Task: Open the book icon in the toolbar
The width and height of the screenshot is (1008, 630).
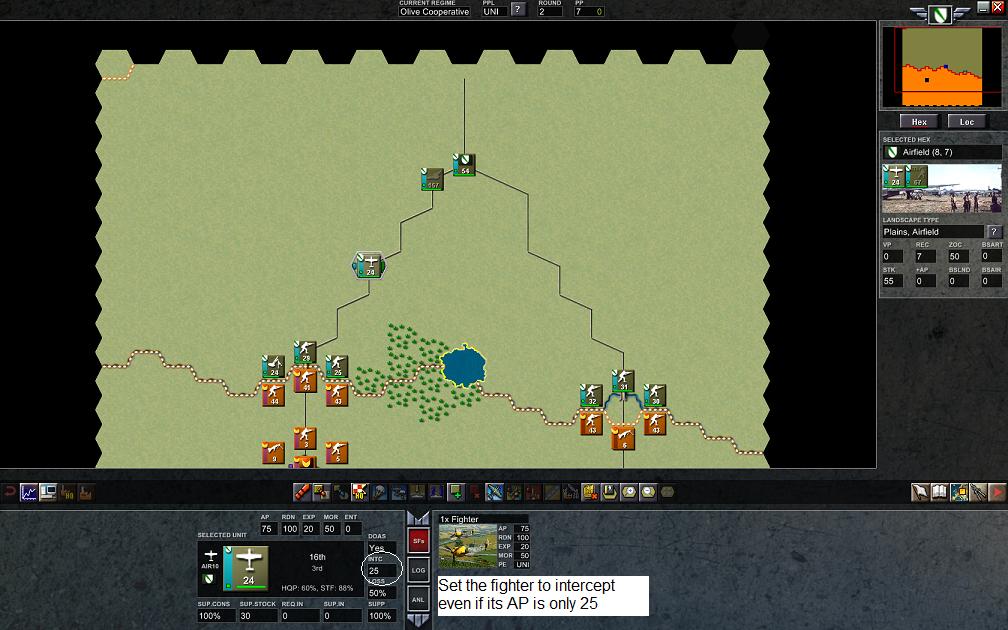Action: (940, 492)
